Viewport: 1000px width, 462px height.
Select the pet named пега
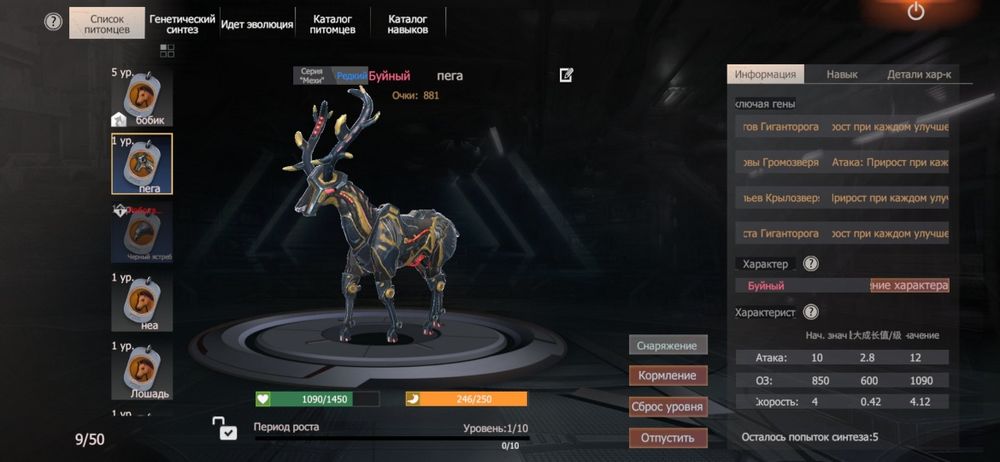142,163
